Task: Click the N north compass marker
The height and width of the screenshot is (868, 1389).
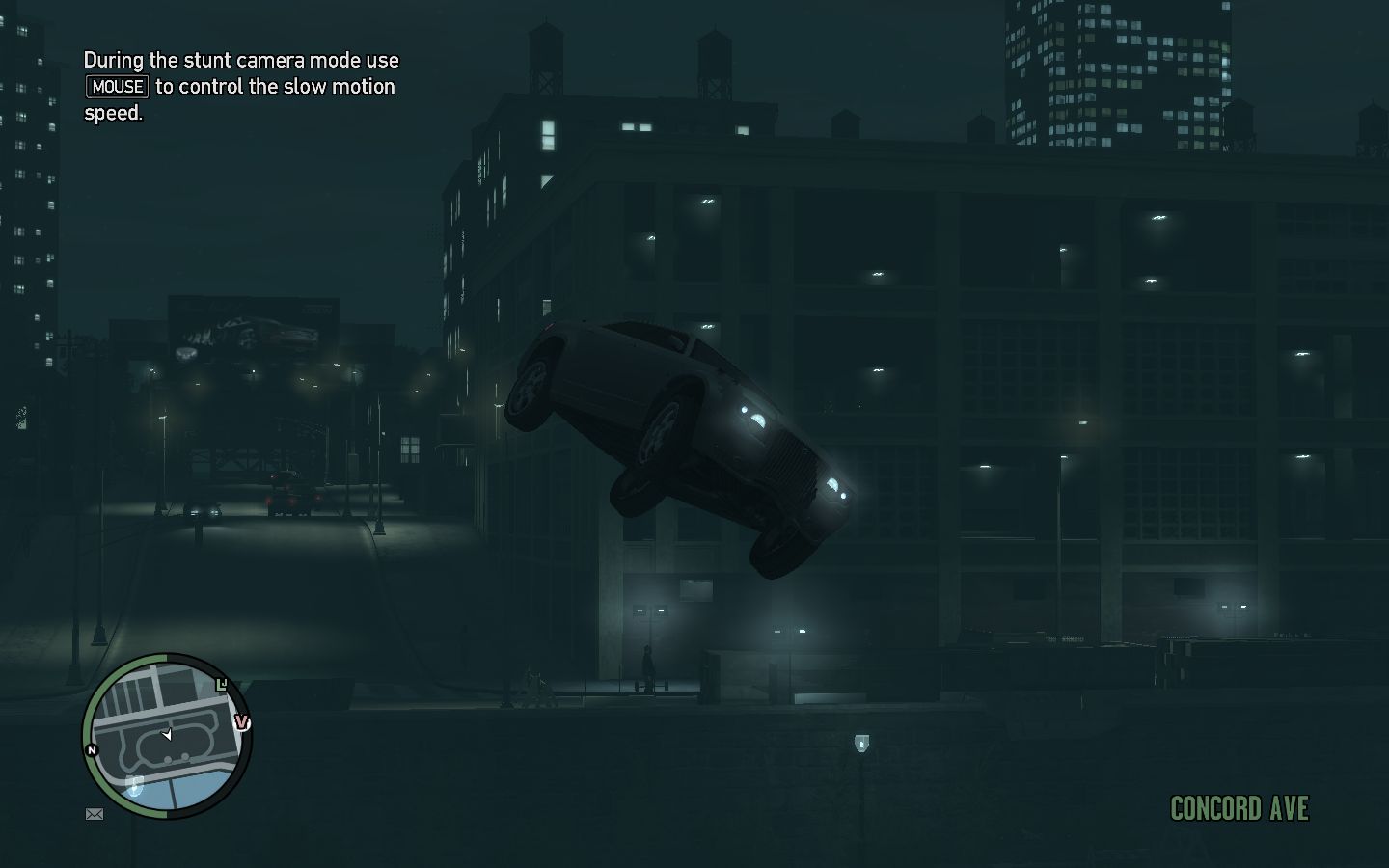Action: (92, 749)
